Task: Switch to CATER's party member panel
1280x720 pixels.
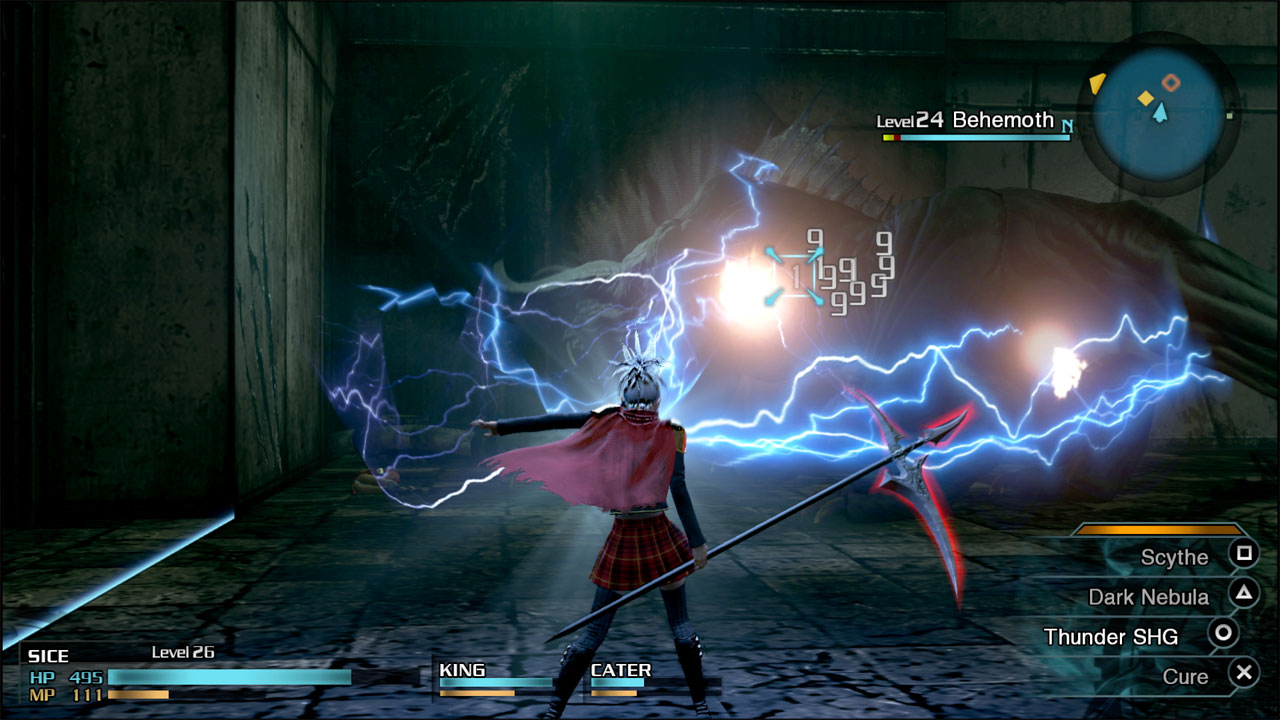Action: (x=620, y=670)
